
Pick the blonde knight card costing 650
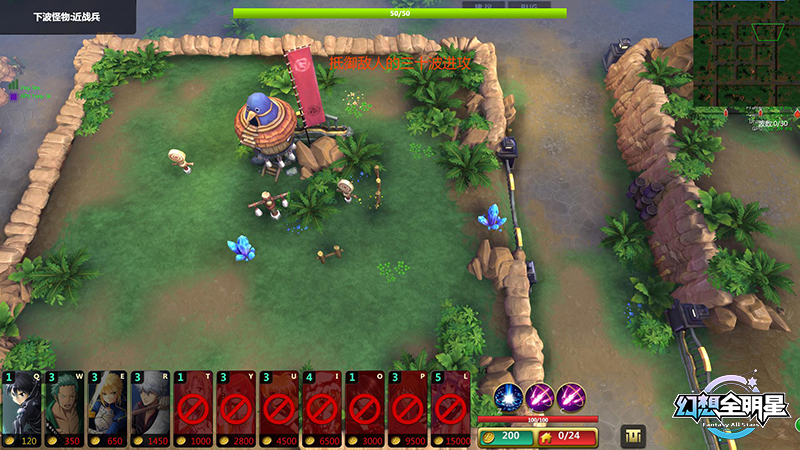tap(107, 410)
